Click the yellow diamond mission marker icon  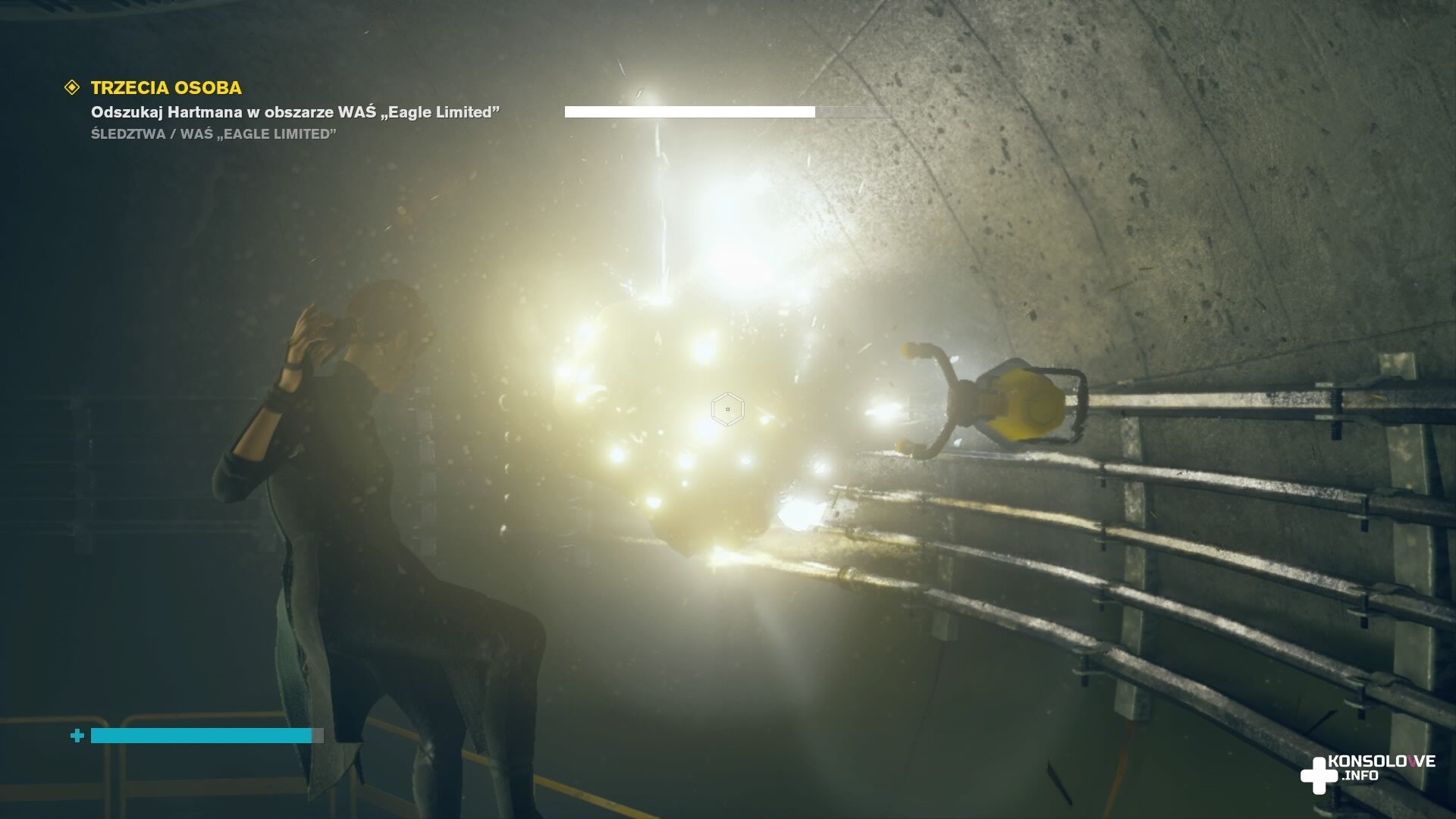click(72, 88)
